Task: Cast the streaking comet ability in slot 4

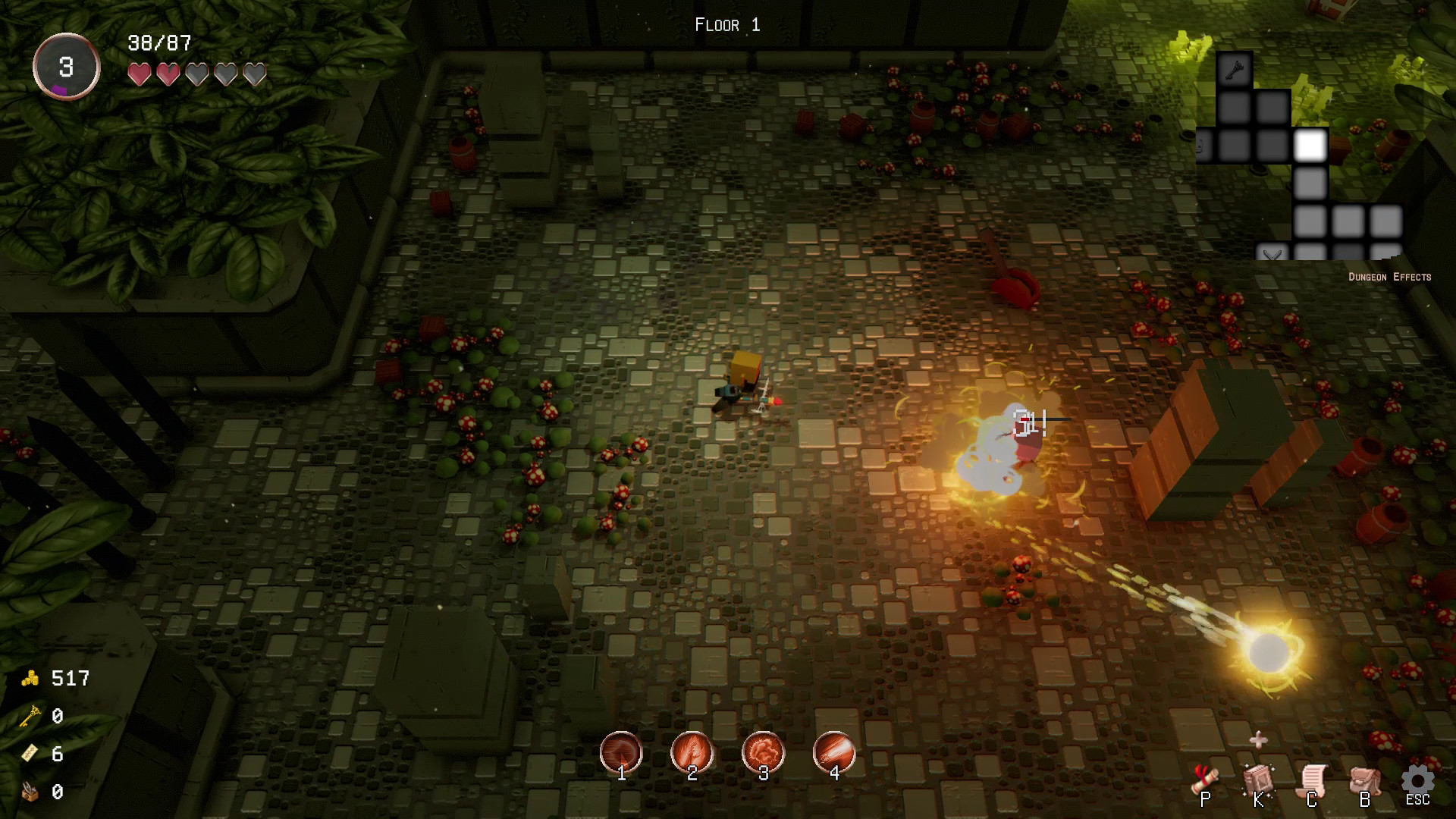Action: coord(834,752)
